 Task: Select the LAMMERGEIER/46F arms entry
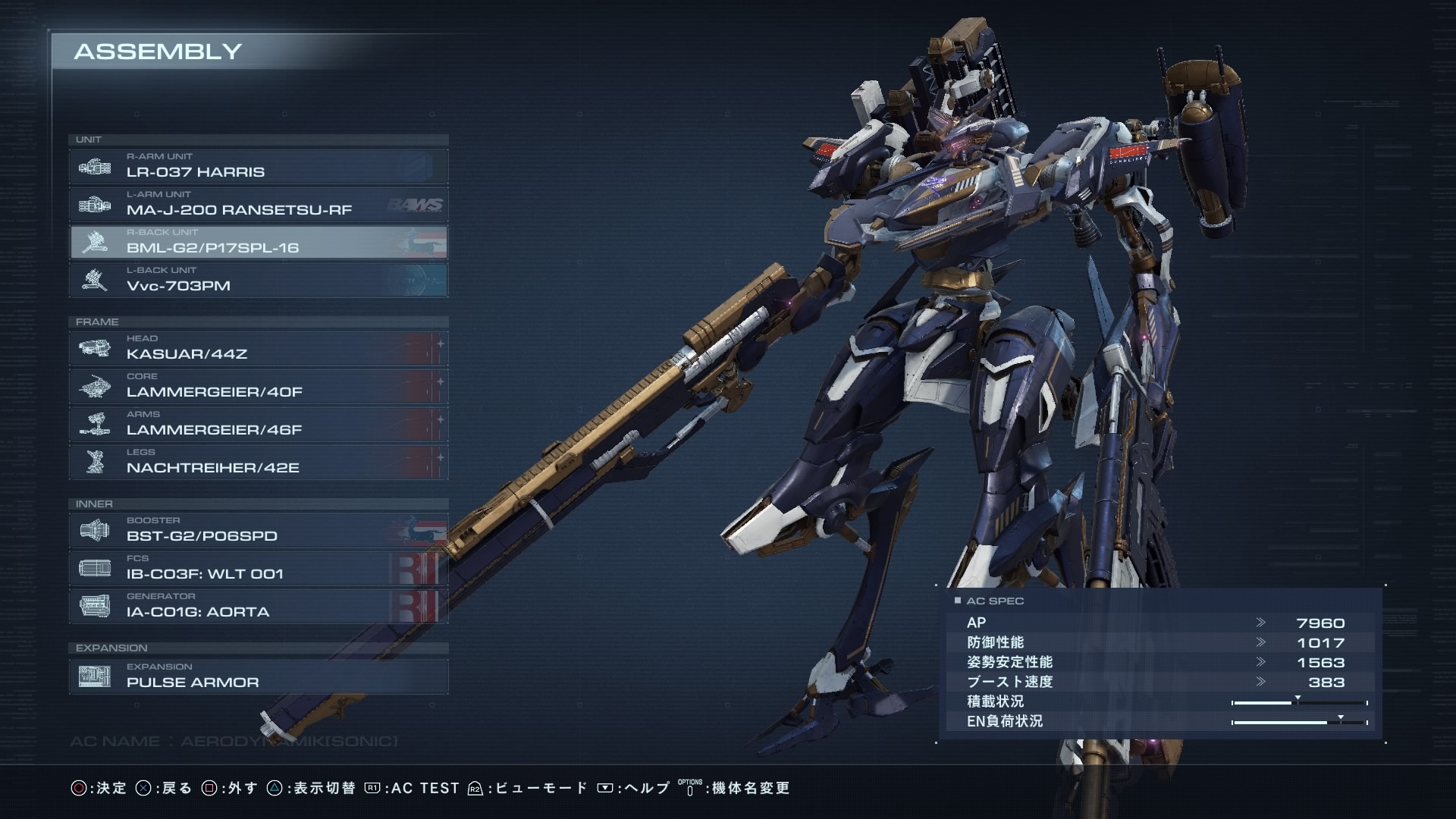pos(258,424)
